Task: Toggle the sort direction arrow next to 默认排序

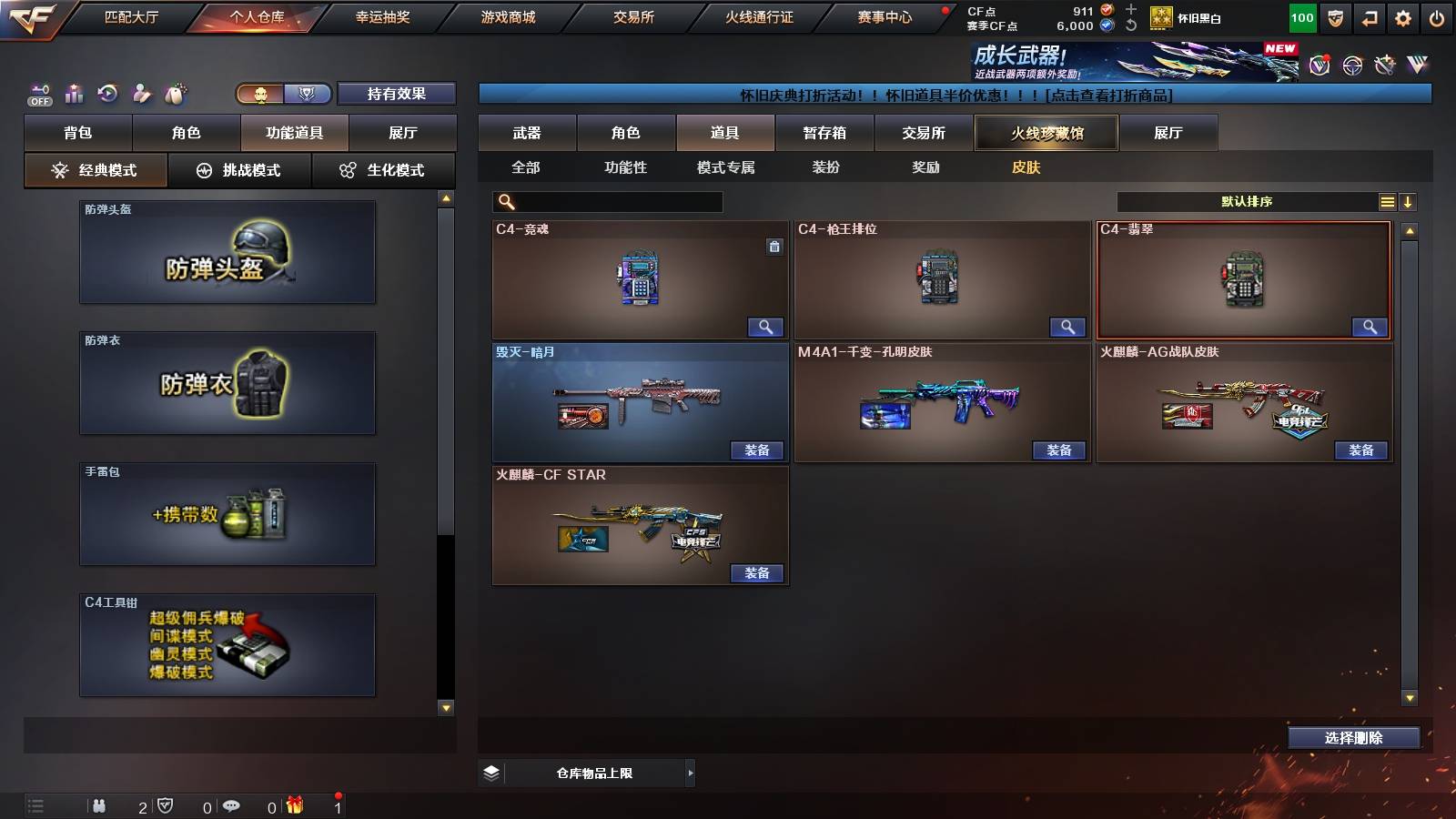Action: tap(1410, 200)
